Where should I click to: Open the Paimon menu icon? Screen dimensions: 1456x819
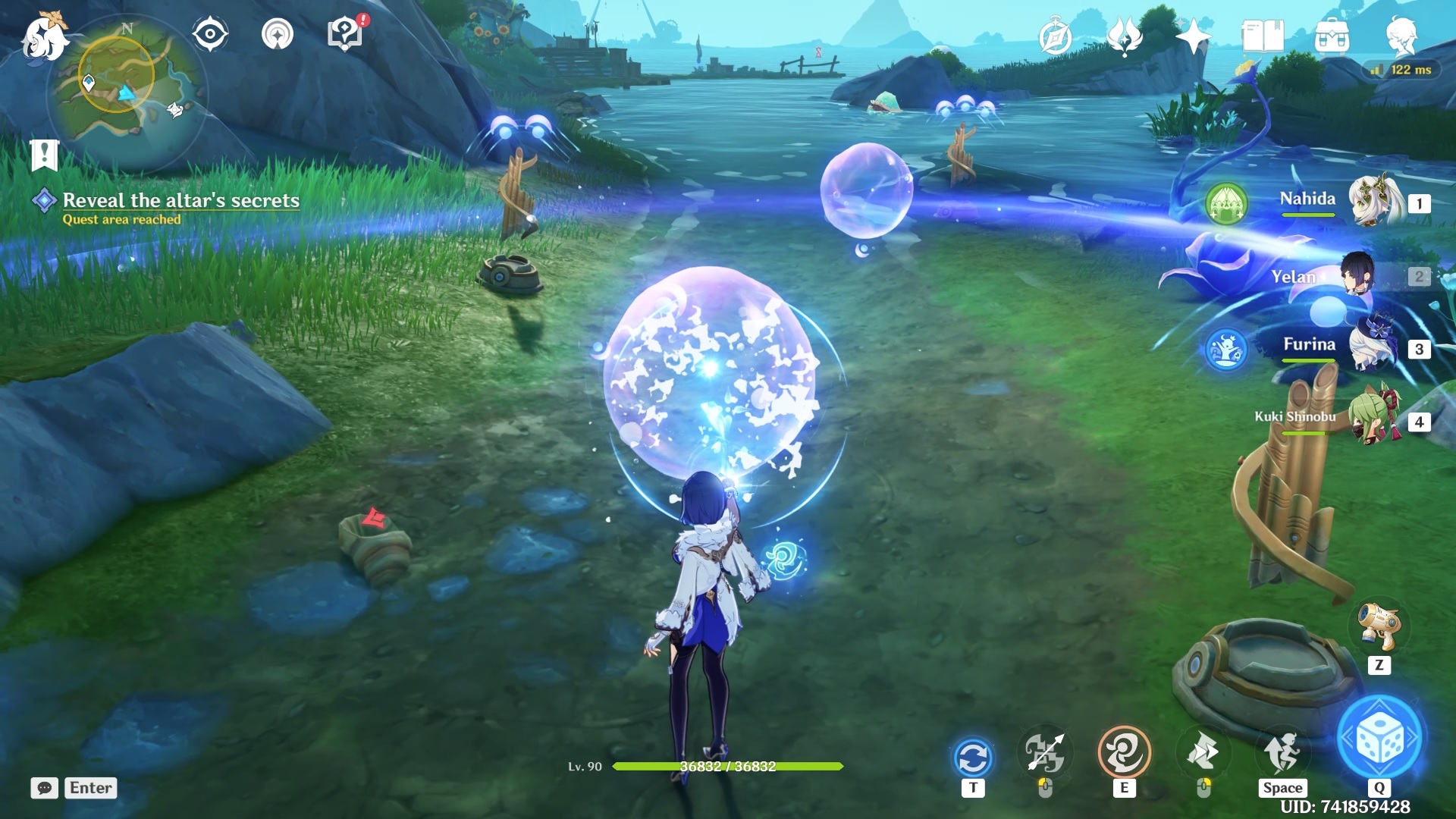pyautogui.click(x=44, y=36)
